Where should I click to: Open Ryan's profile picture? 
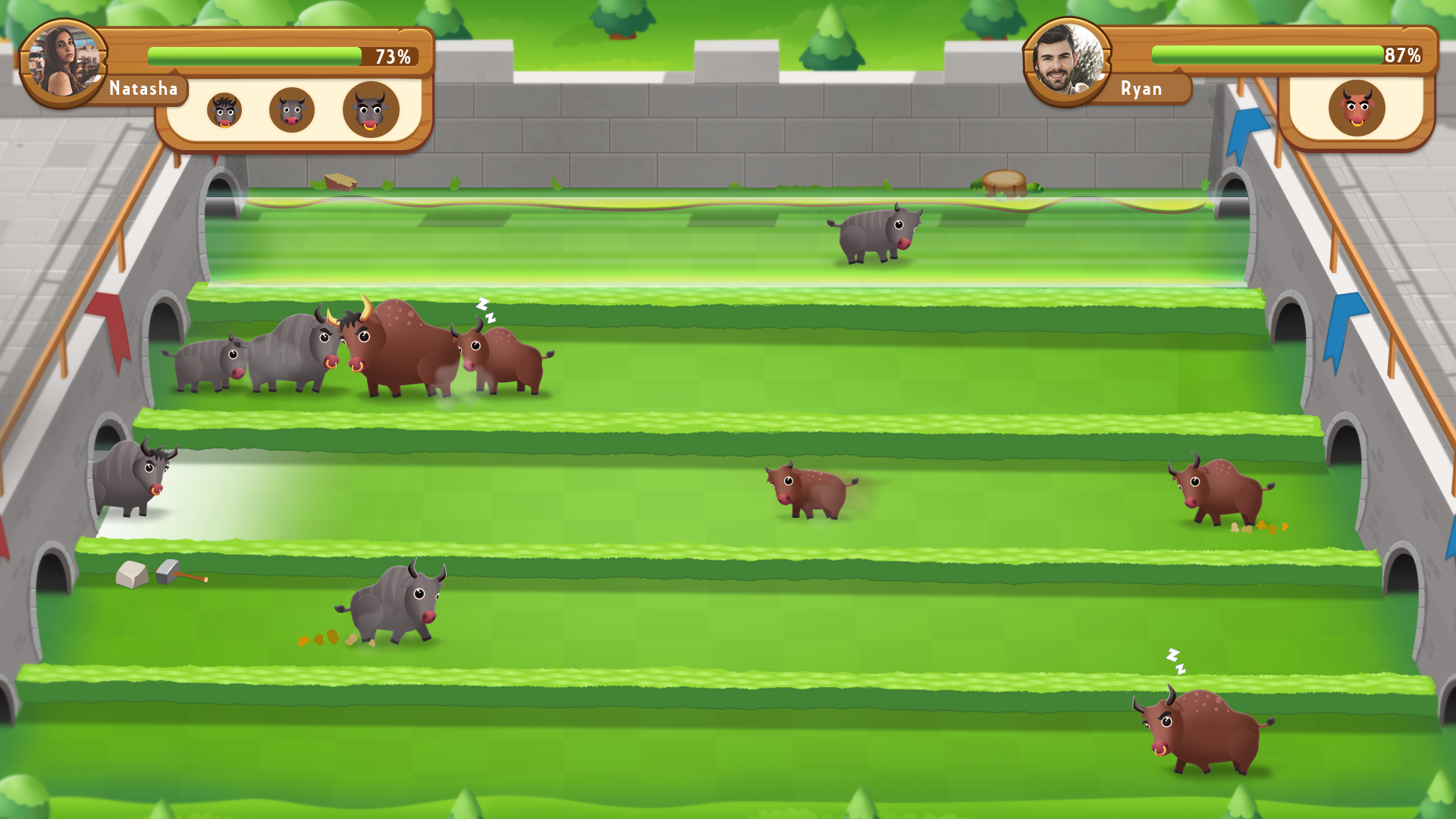[x=1068, y=59]
